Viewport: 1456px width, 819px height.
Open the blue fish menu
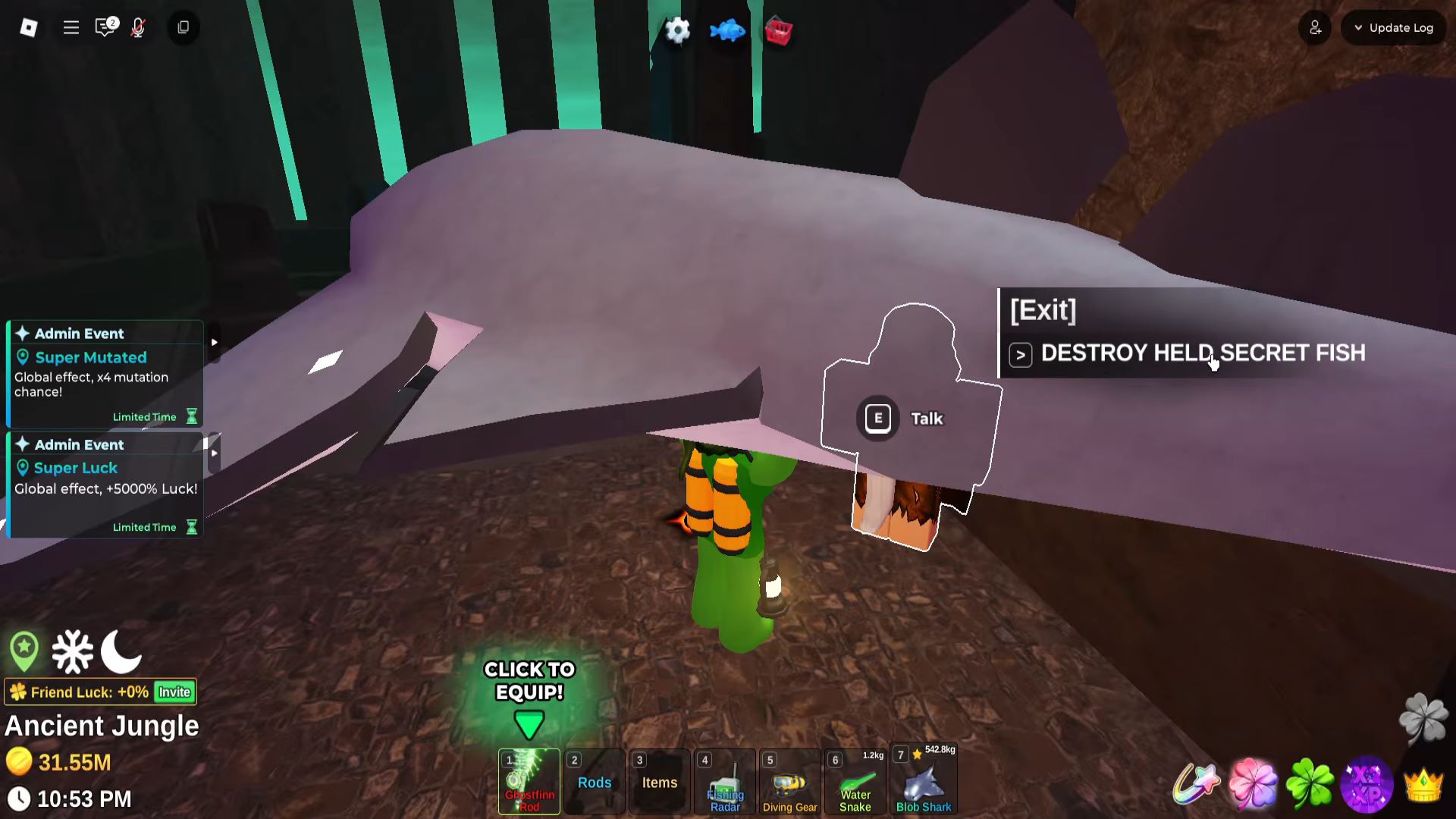click(x=727, y=31)
